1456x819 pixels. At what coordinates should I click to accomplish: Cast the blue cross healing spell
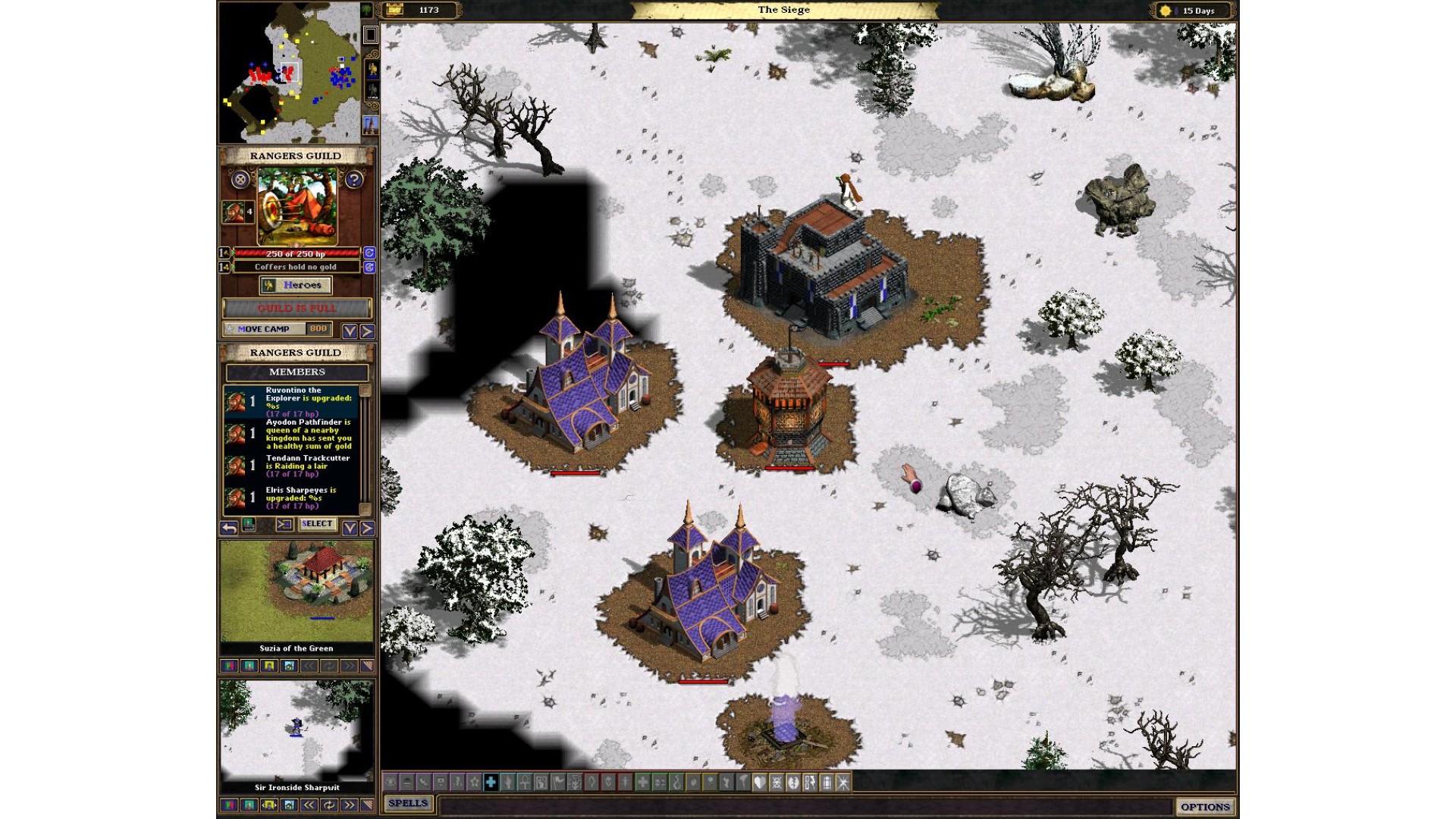491,782
